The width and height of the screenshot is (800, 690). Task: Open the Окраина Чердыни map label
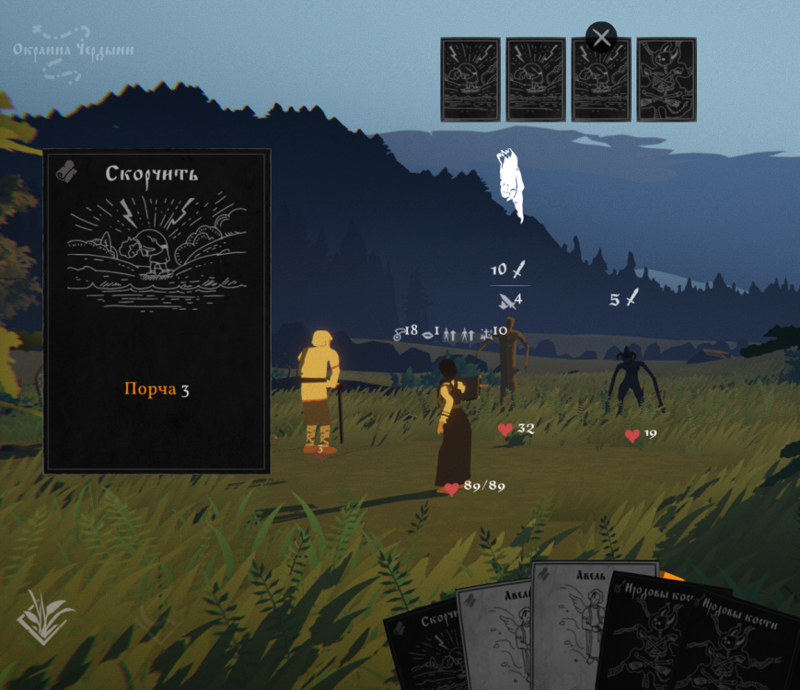[73, 50]
